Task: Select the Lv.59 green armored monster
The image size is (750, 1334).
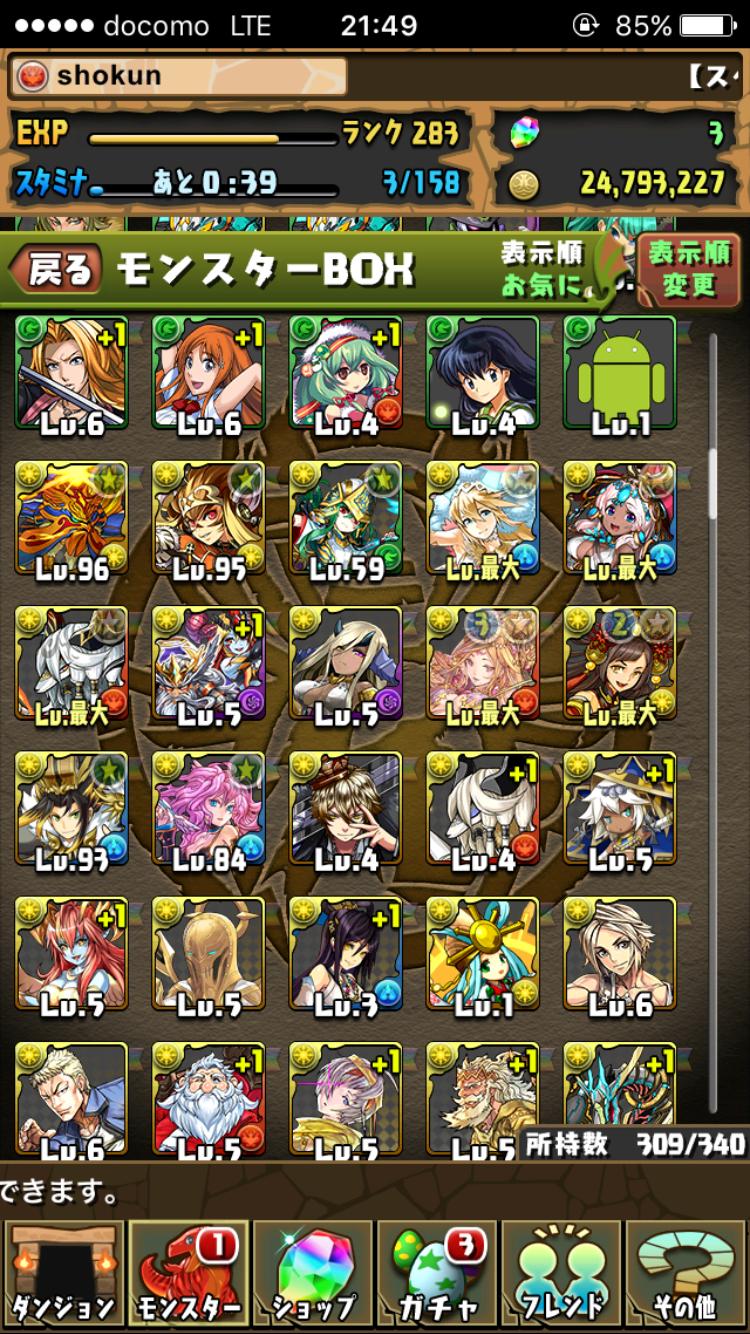Action: coord(345,519)
